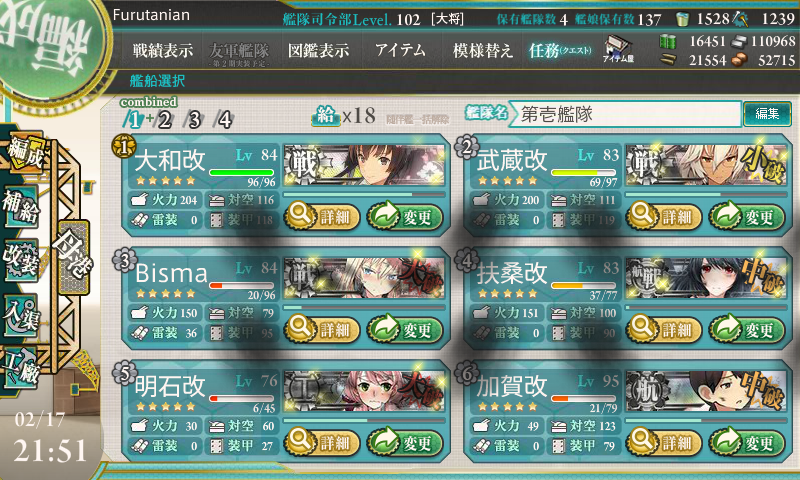Show 詳細 details for Bismarck
This screenshot has height=480, width=800.
(318, 329)
